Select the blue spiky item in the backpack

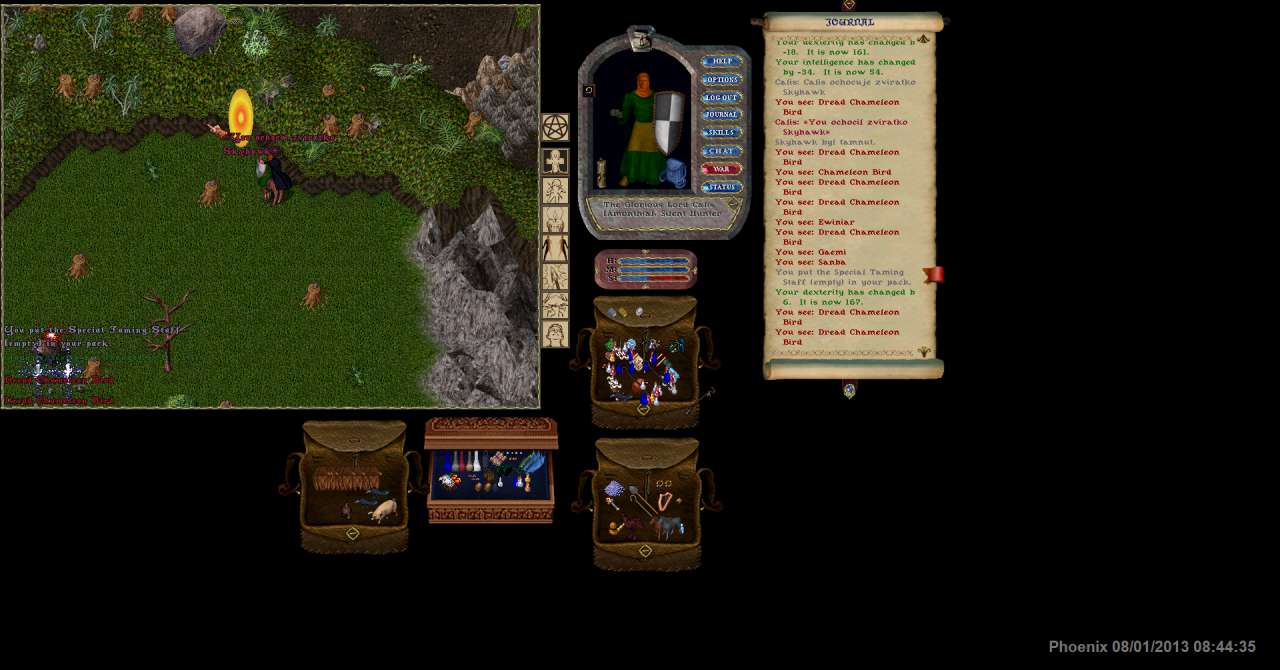(614, 488)
